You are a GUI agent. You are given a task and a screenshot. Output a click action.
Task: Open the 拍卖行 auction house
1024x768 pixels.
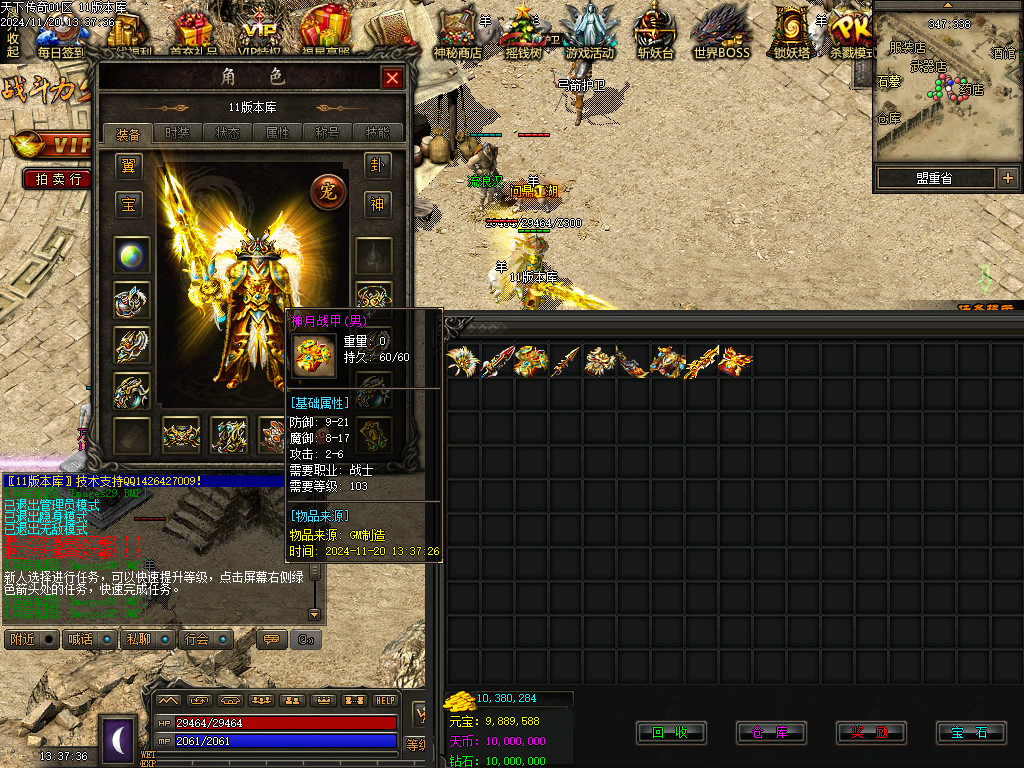pyautogui.click(x=59, y=179)
